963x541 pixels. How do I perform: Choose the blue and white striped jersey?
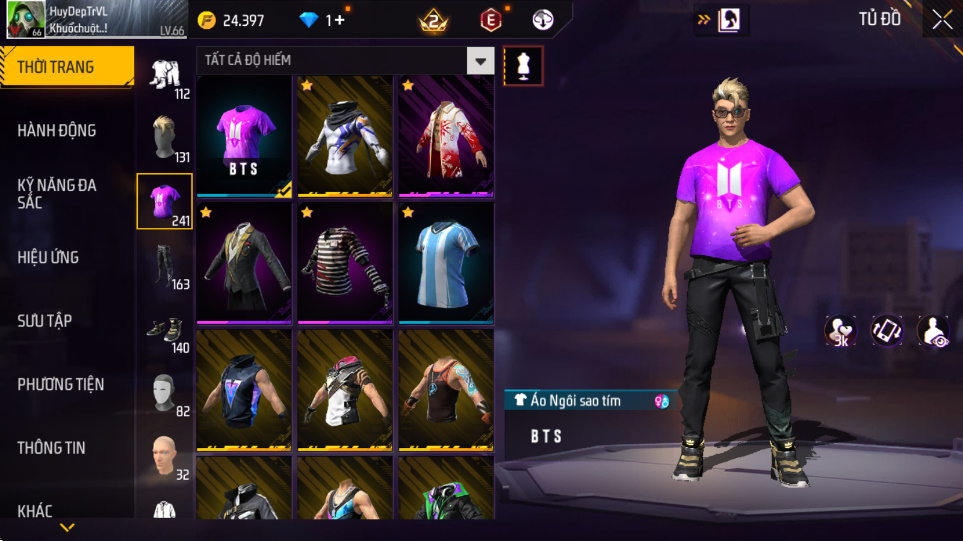446,263
